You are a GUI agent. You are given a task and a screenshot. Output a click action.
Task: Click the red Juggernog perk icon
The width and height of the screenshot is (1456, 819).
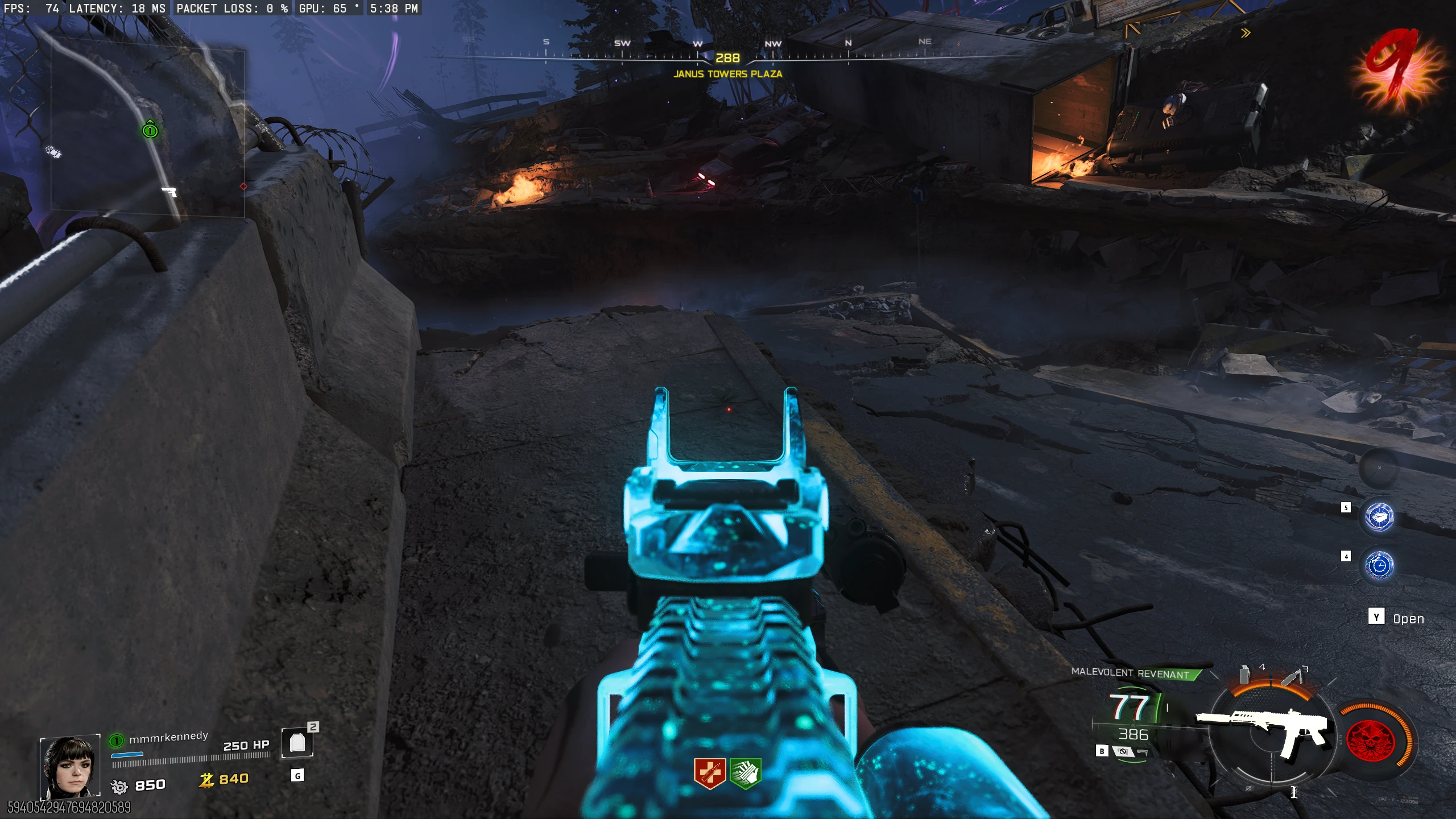[709, 773]
